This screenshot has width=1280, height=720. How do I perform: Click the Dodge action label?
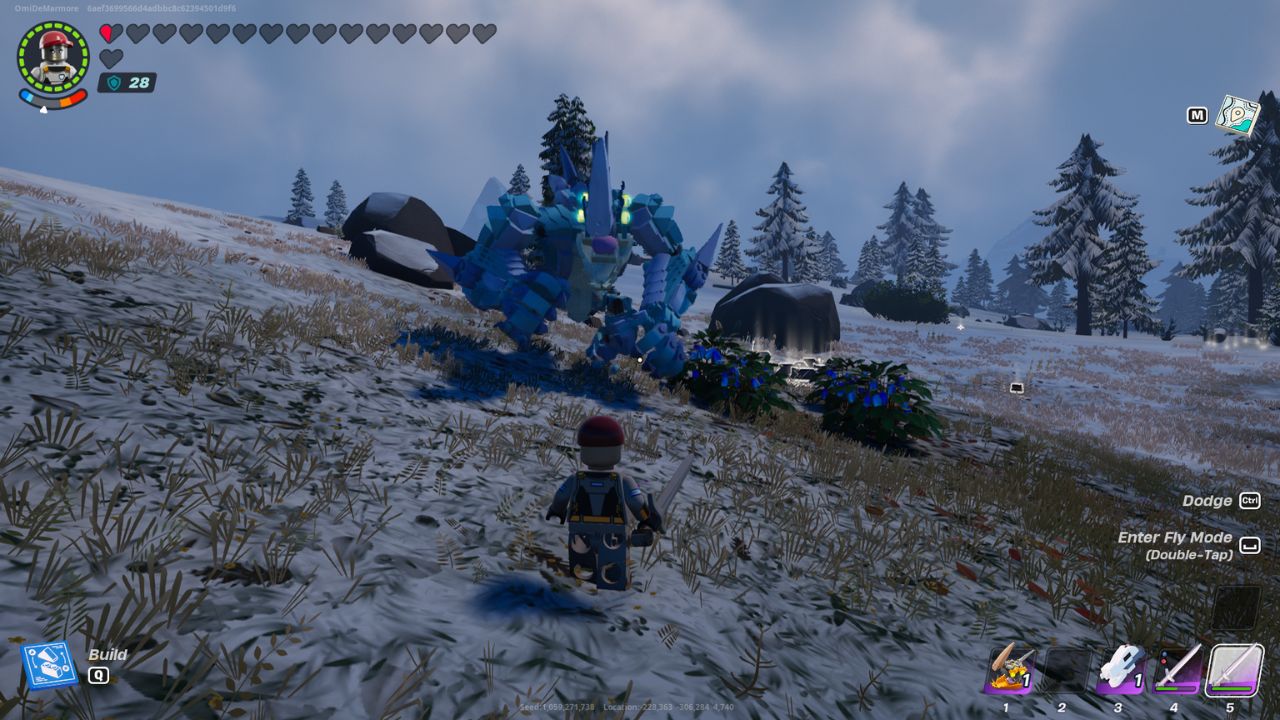click(1208, 500)
